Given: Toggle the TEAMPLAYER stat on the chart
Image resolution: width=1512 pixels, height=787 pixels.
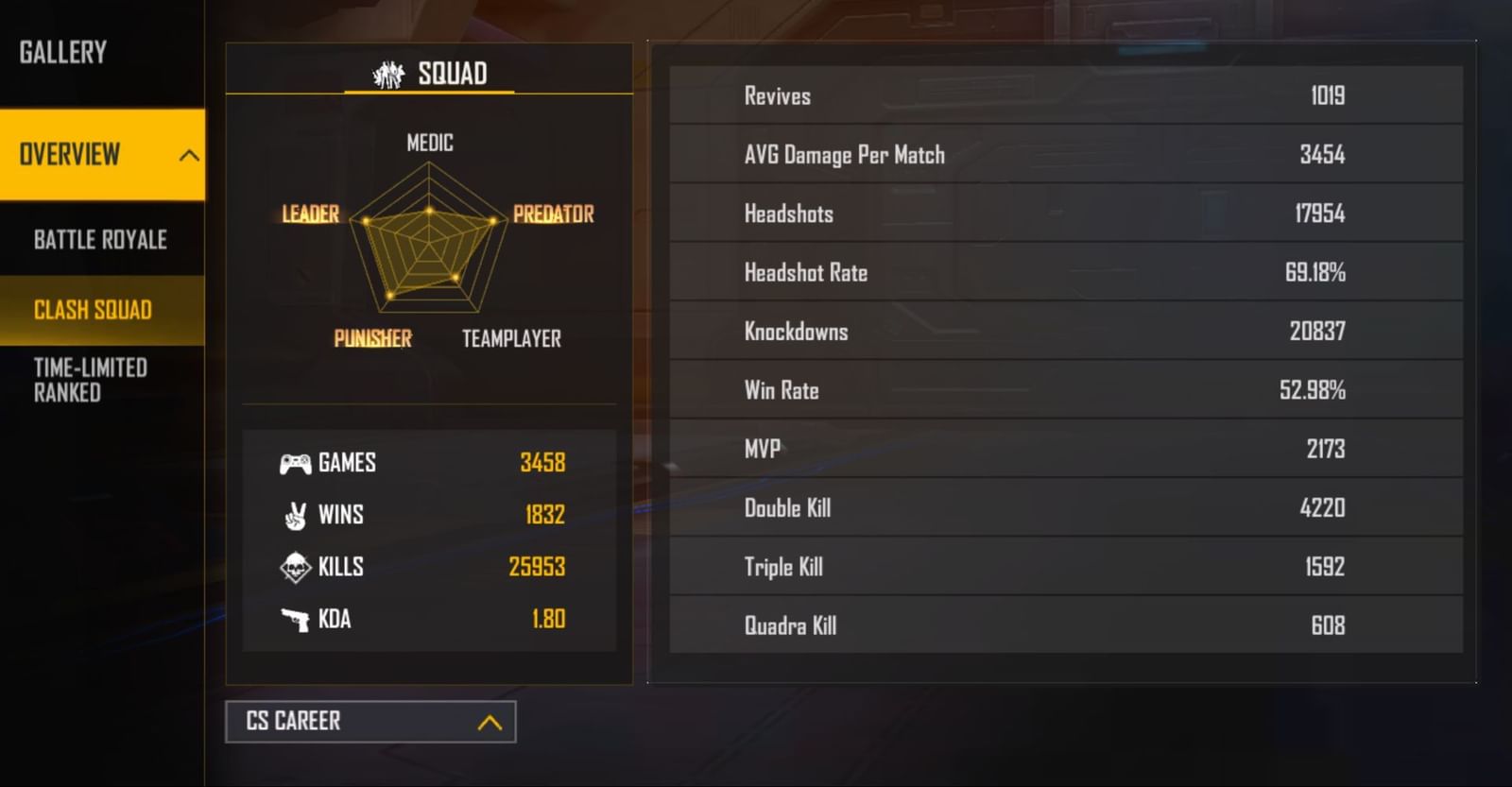Looking at the screenshot, I should tap(512, 338).
